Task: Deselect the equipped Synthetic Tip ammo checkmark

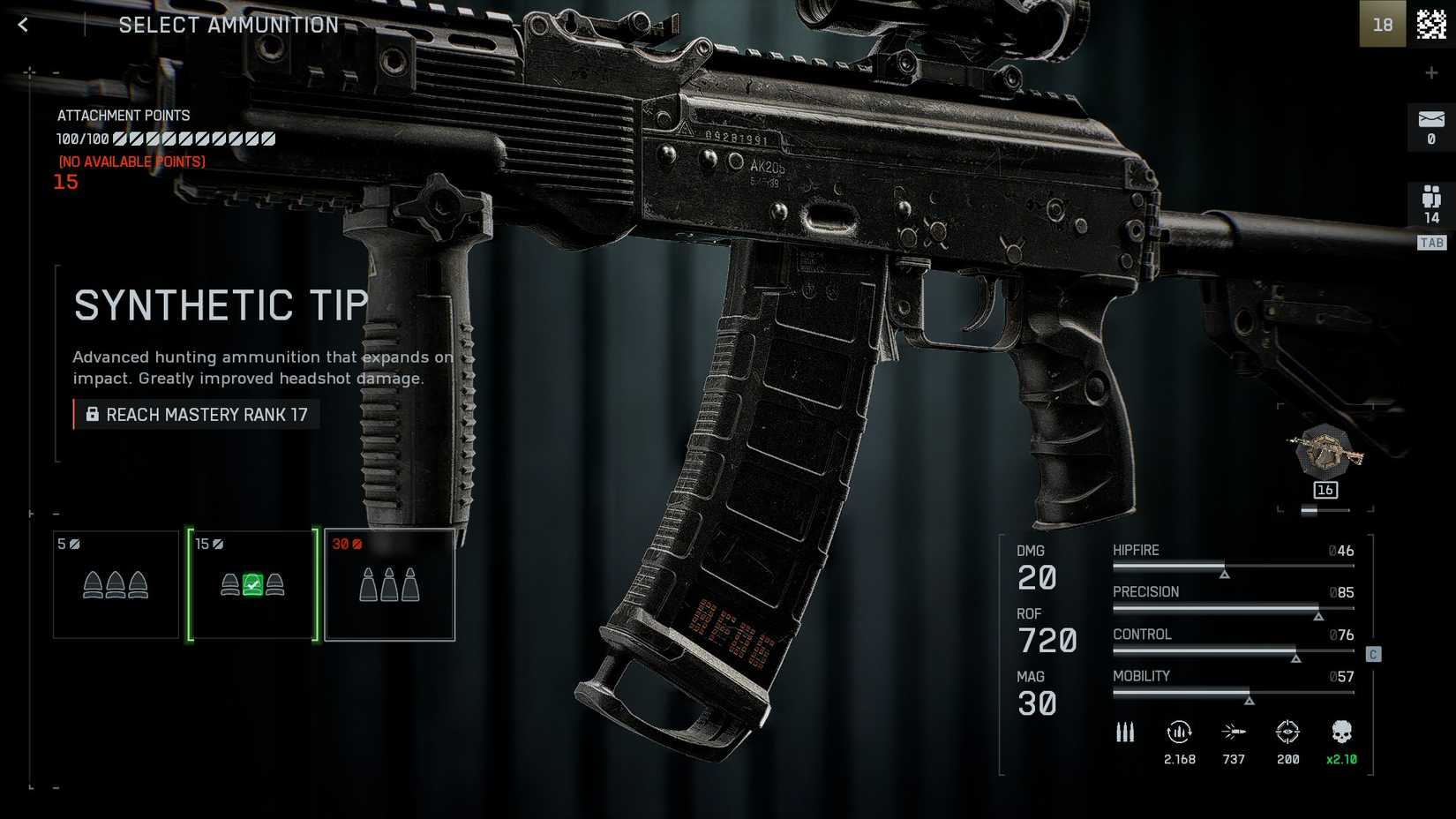Action: tap(252, 584)
